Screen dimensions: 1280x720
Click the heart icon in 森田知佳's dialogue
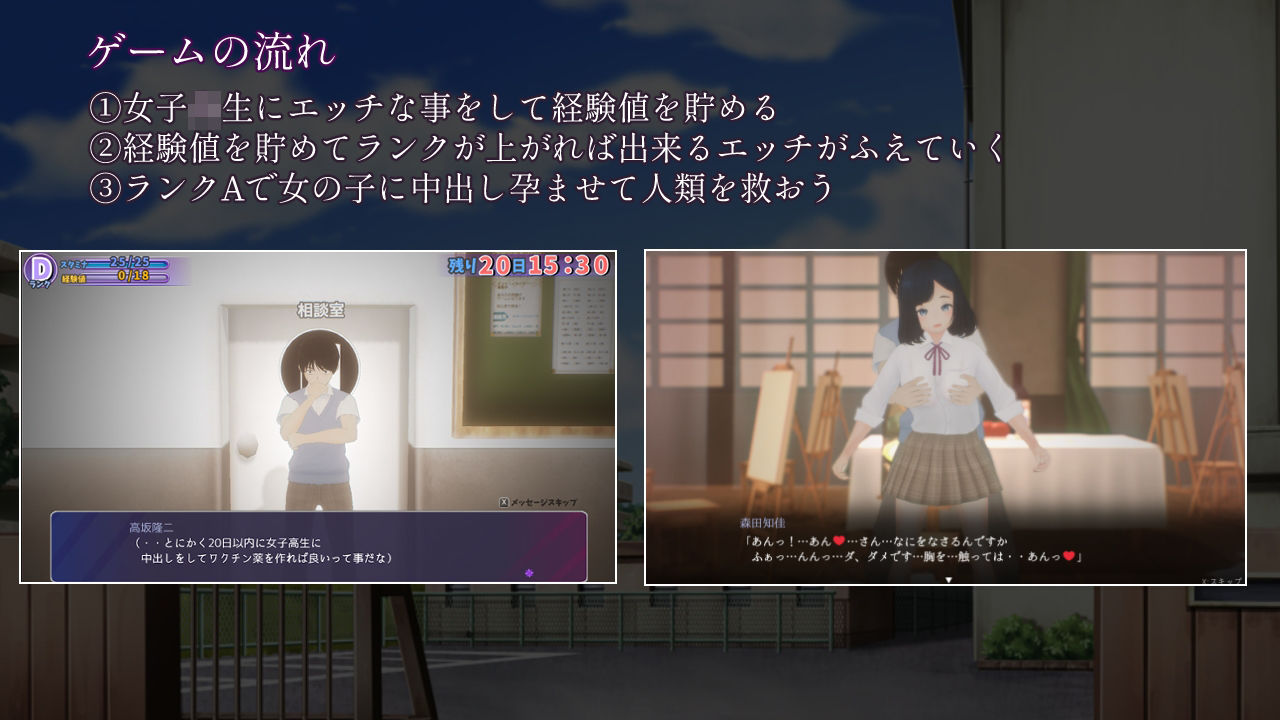[837, 541]
